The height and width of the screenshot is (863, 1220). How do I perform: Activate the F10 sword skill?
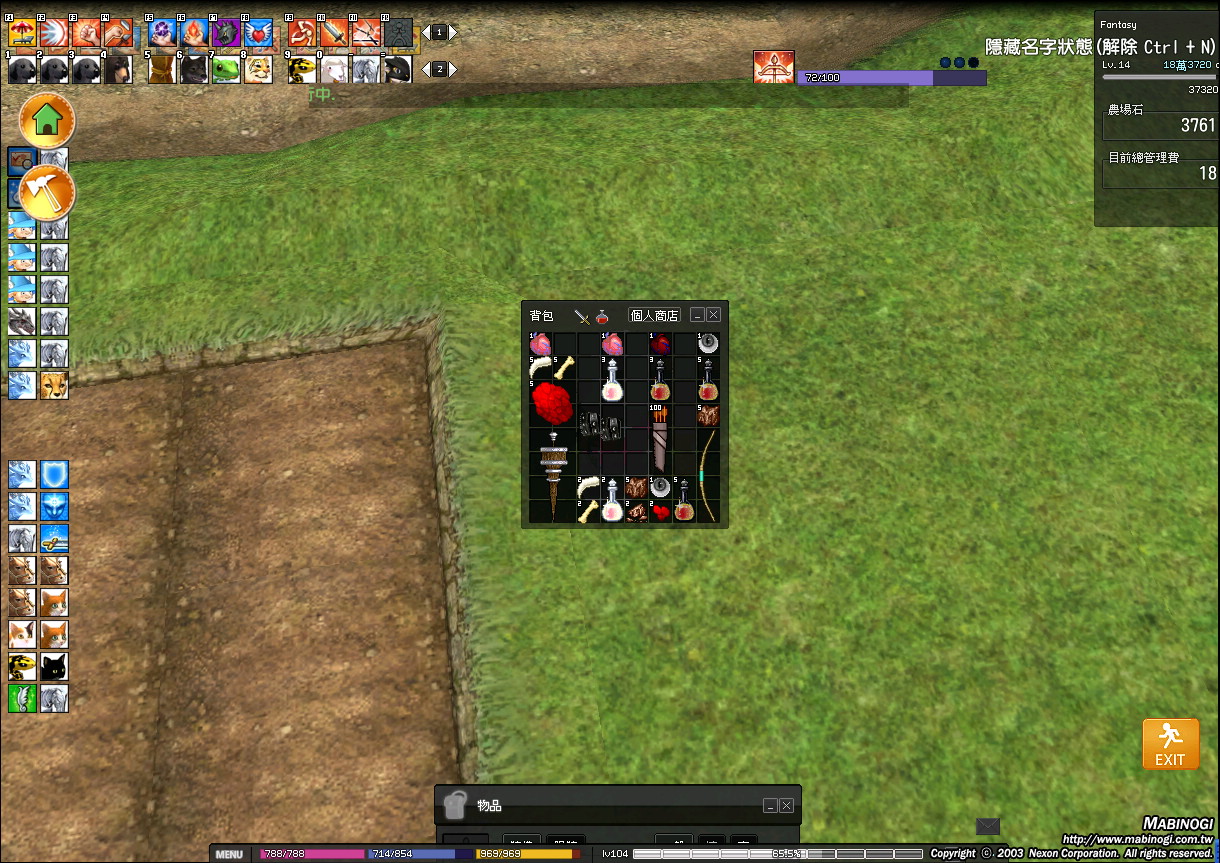(x=334, y=33)
